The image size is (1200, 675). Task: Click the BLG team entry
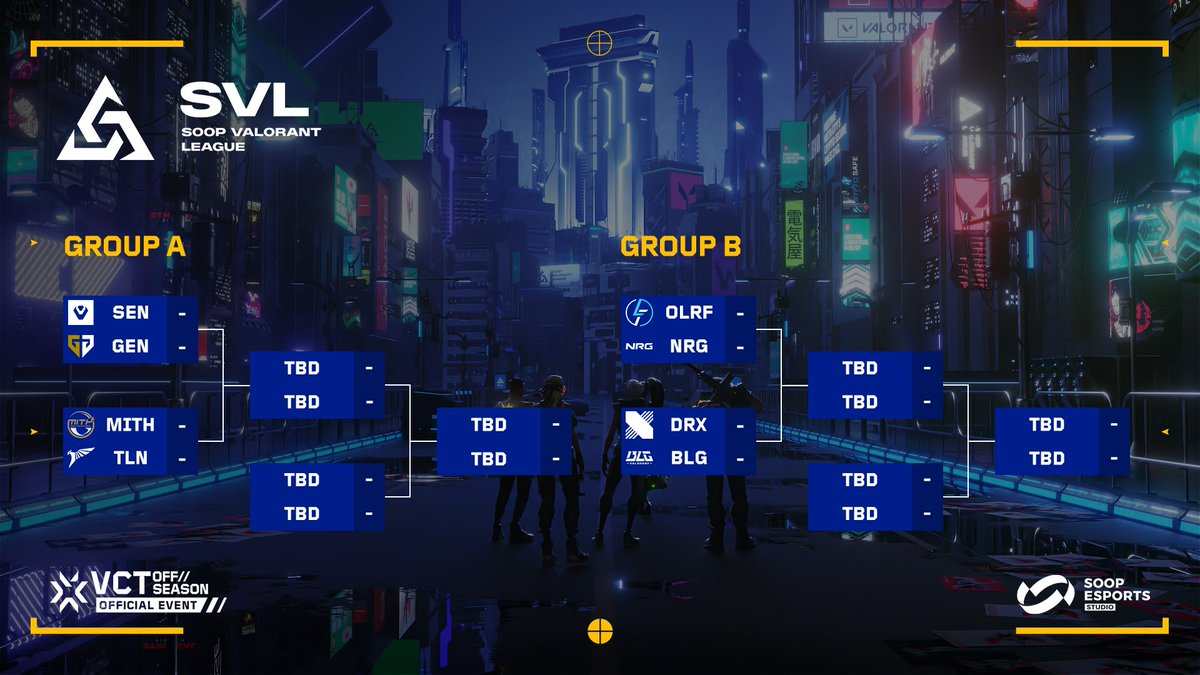coord(688,459)
